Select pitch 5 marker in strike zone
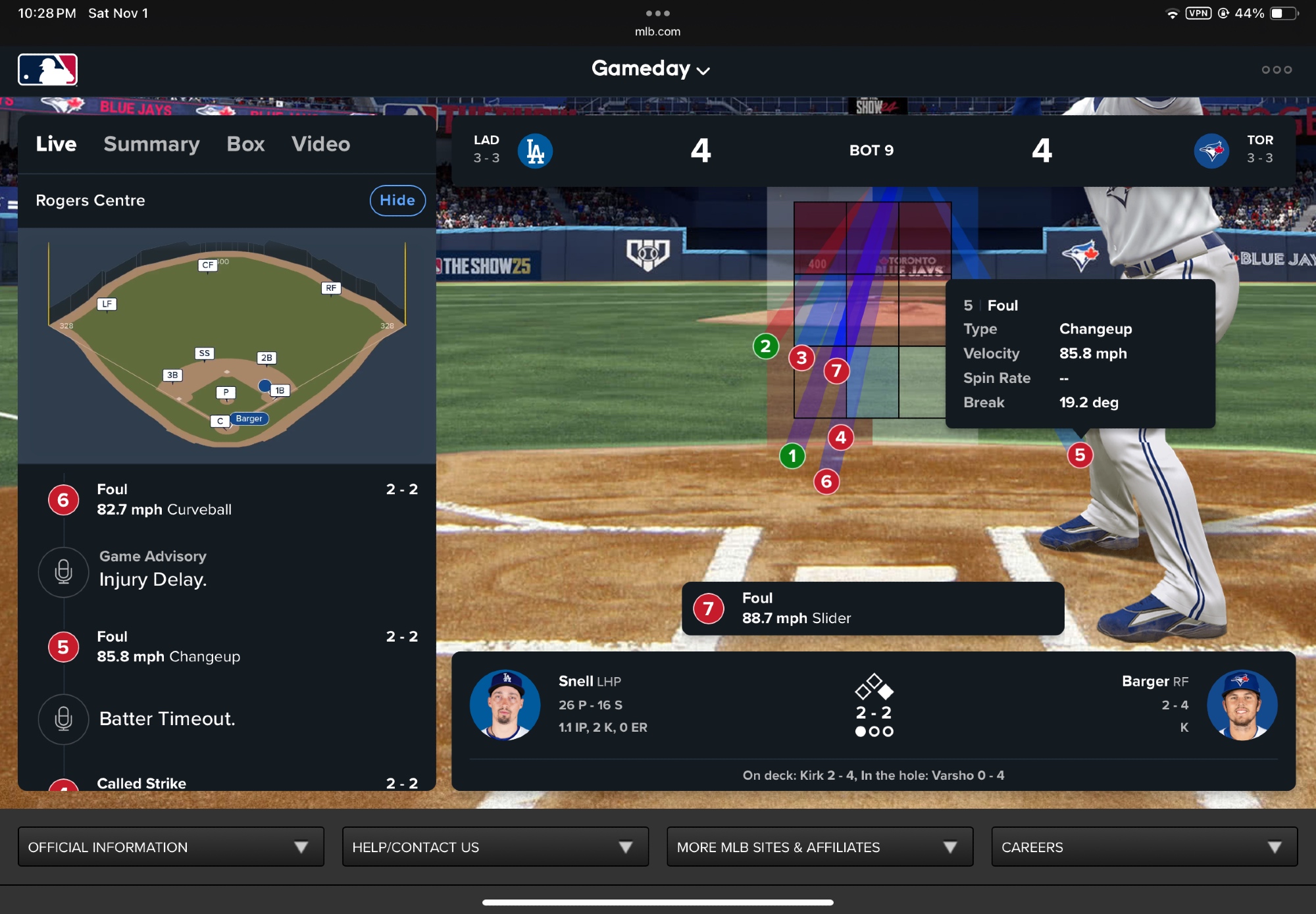Viewport: 1316px width, 914px height. [x=1079, y=455]
